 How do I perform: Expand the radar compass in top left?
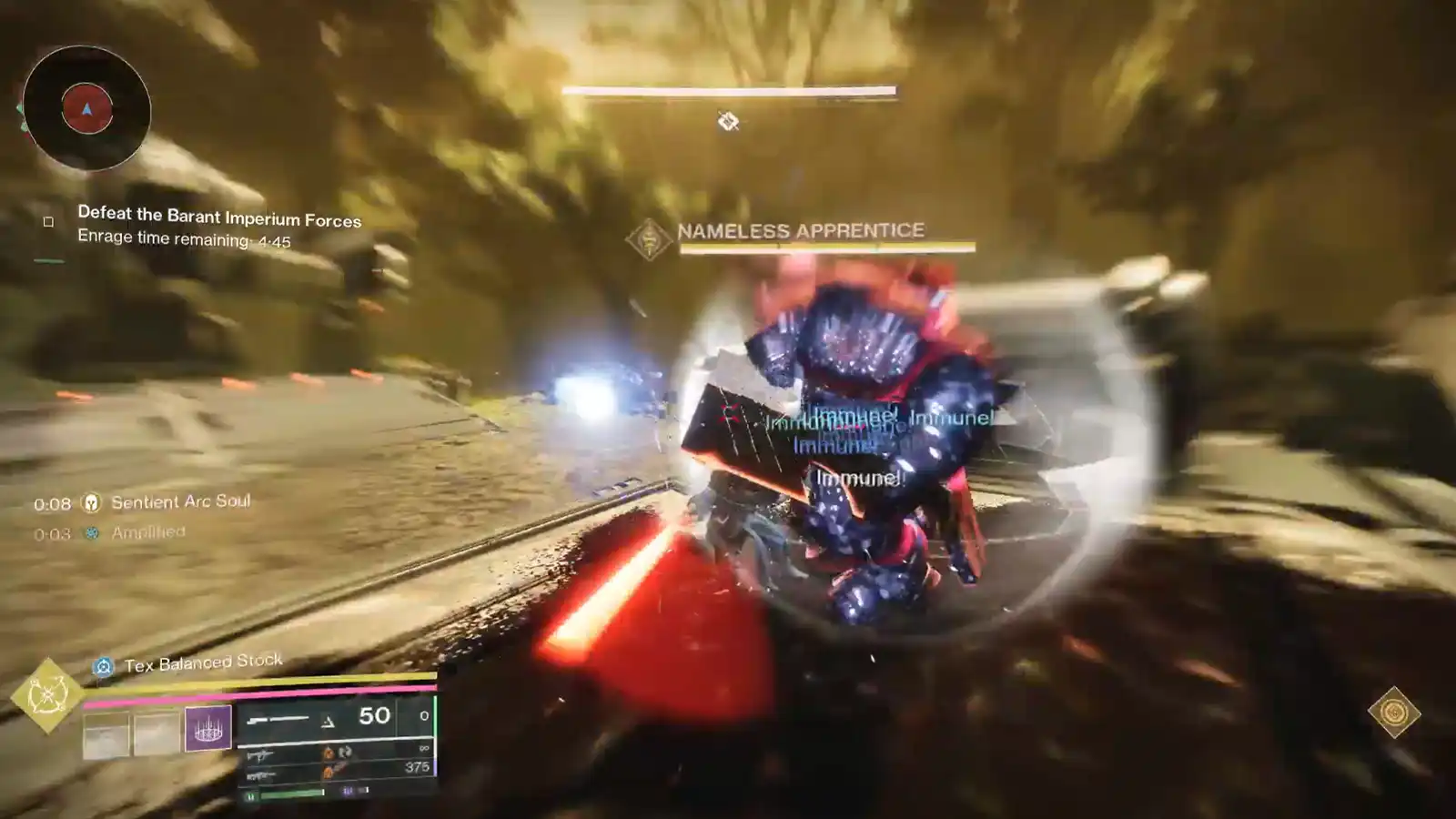(x=86, y=109)
